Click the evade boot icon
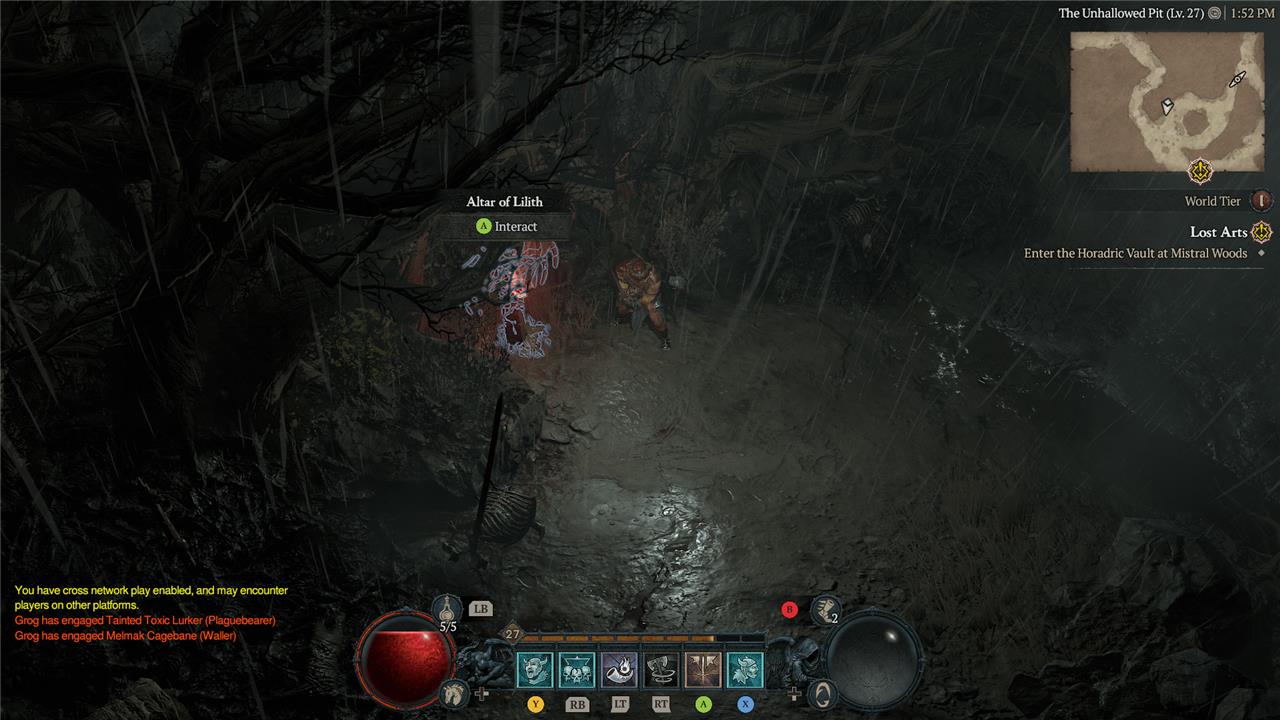This screenshot has height=720, width=1280. pos(826,606)
